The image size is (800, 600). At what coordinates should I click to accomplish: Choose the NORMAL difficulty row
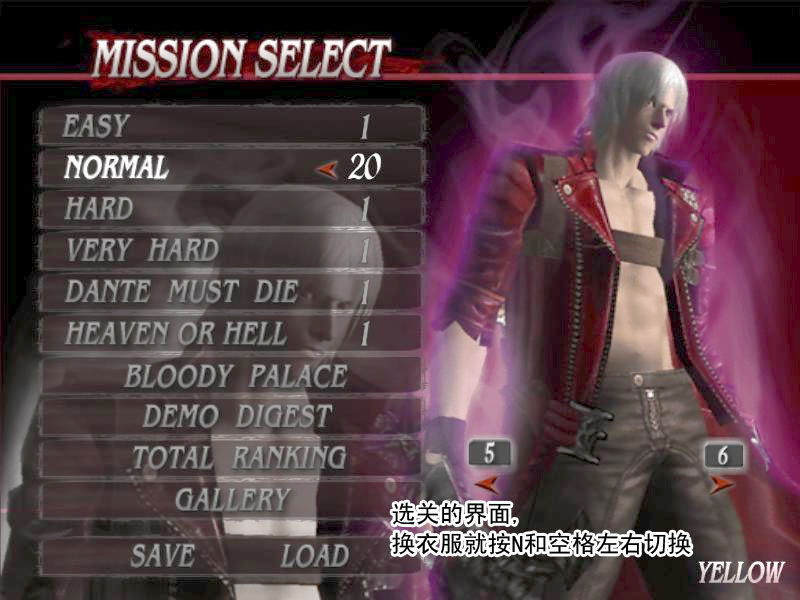(232, 167)
